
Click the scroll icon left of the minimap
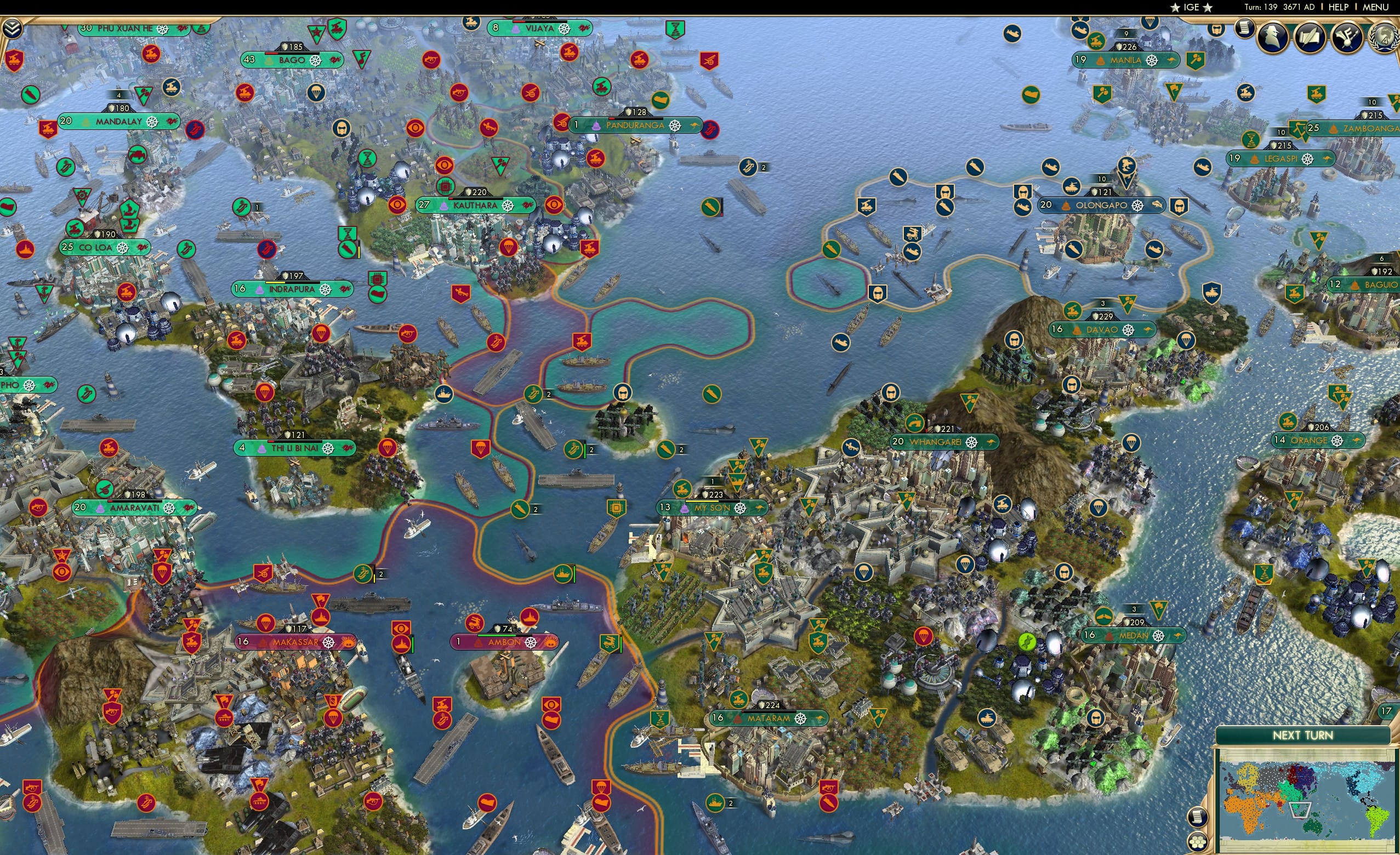(x=1198, y=817)
